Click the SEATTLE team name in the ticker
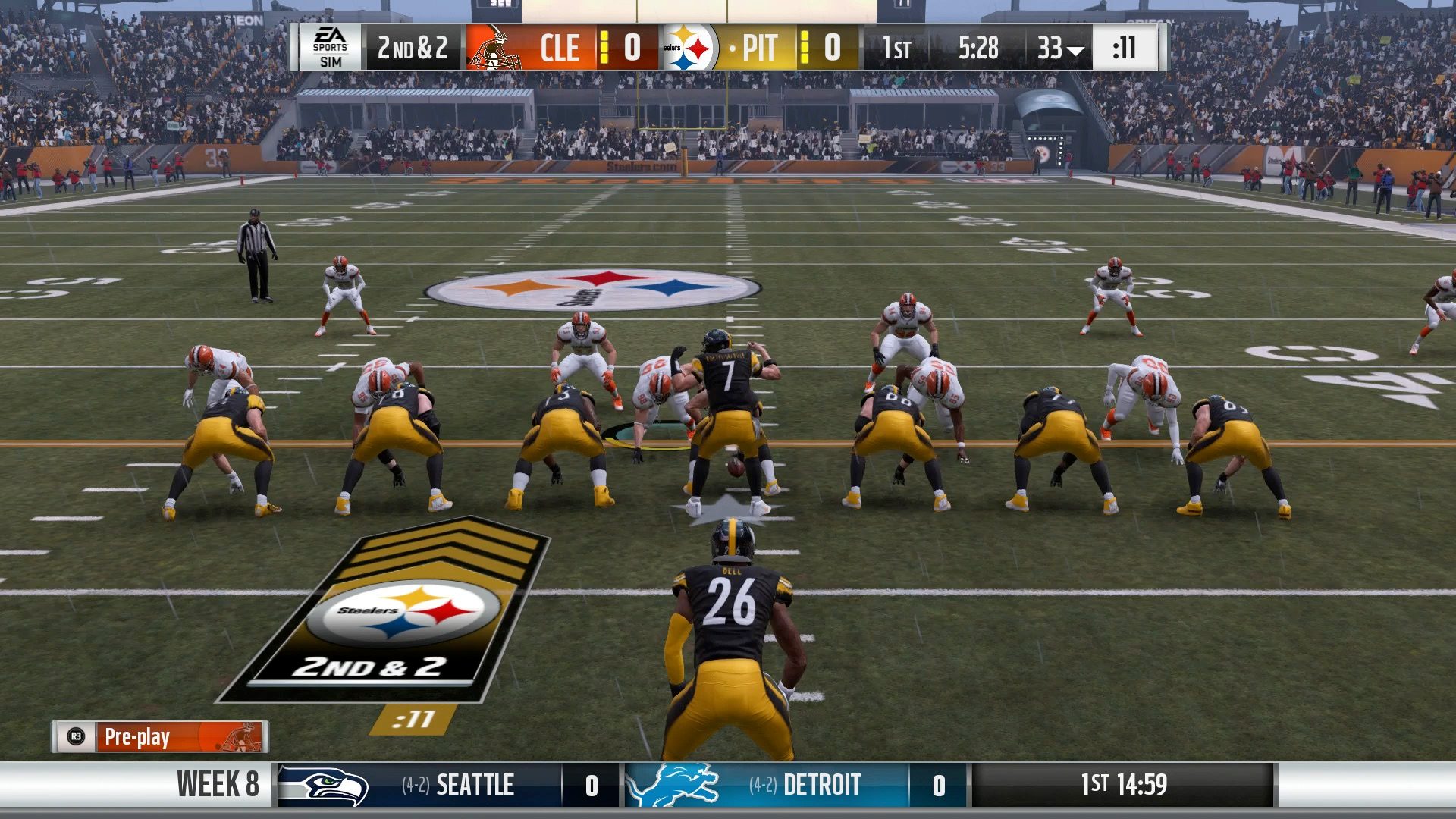The height and width of the screenshot is (819, 1456). click(x=475, y=785)
